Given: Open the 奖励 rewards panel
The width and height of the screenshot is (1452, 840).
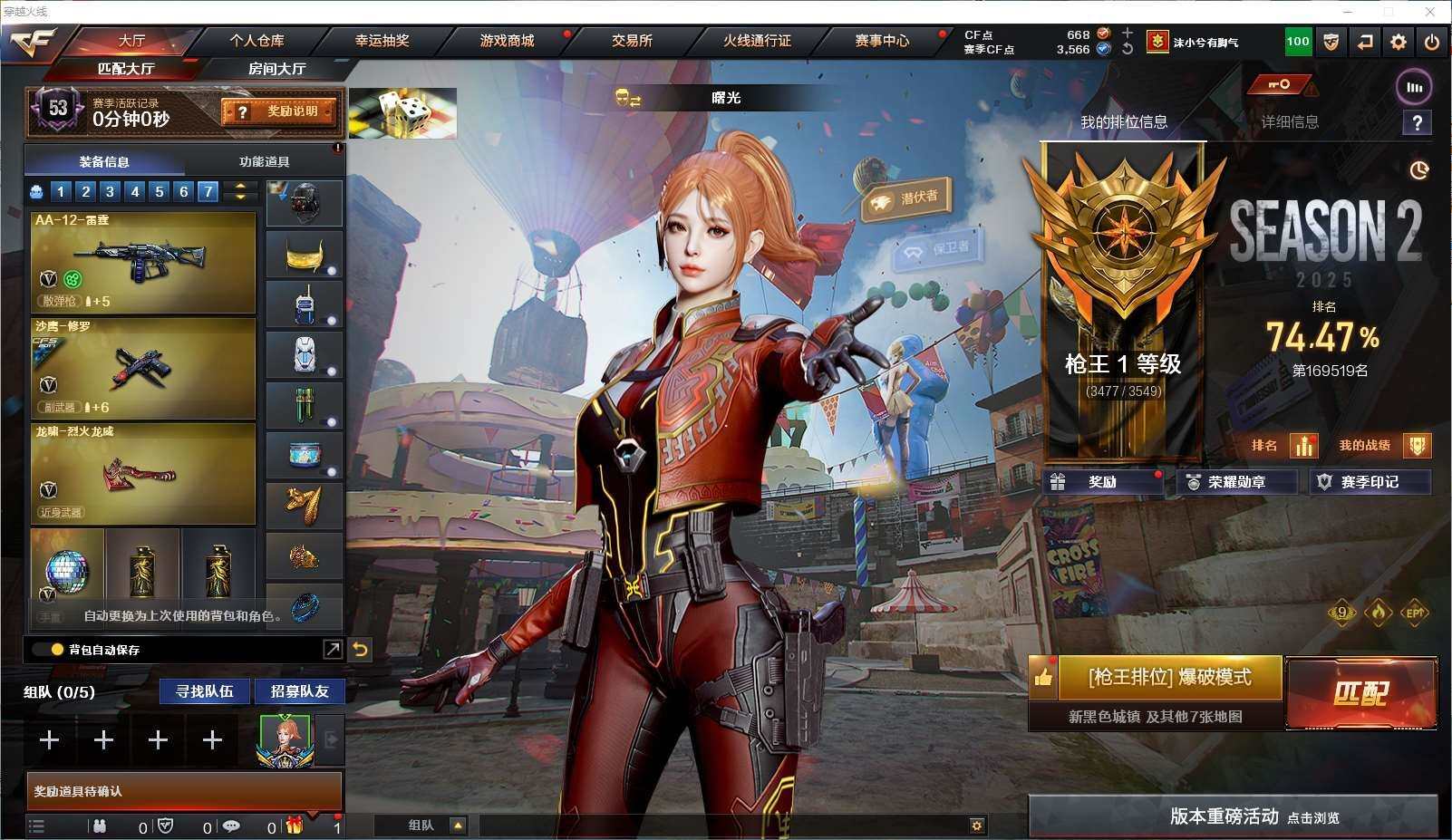Looking at the screenshot, I should point(1102,482).
